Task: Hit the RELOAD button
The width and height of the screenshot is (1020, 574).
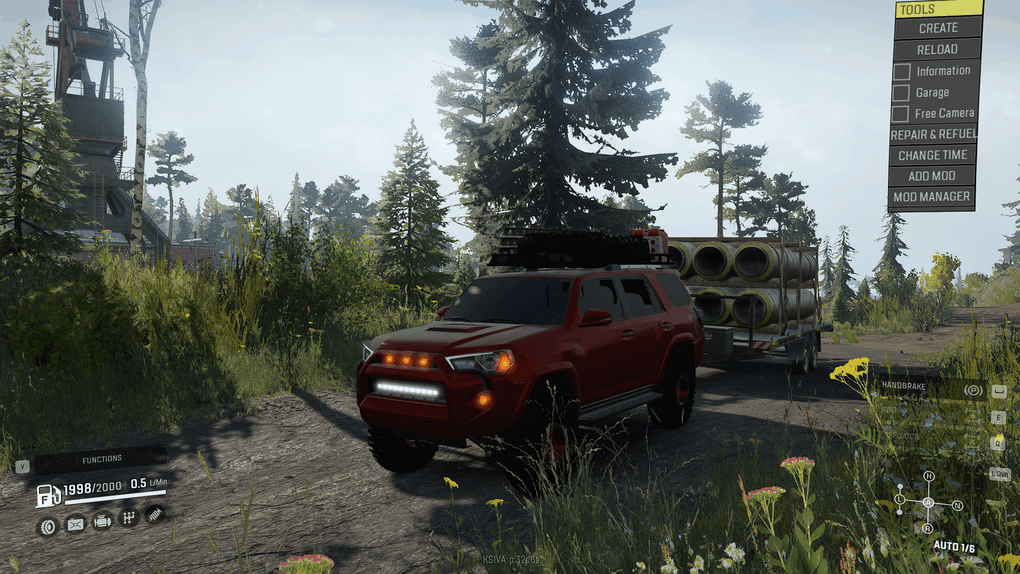Action: pos(937,49)
